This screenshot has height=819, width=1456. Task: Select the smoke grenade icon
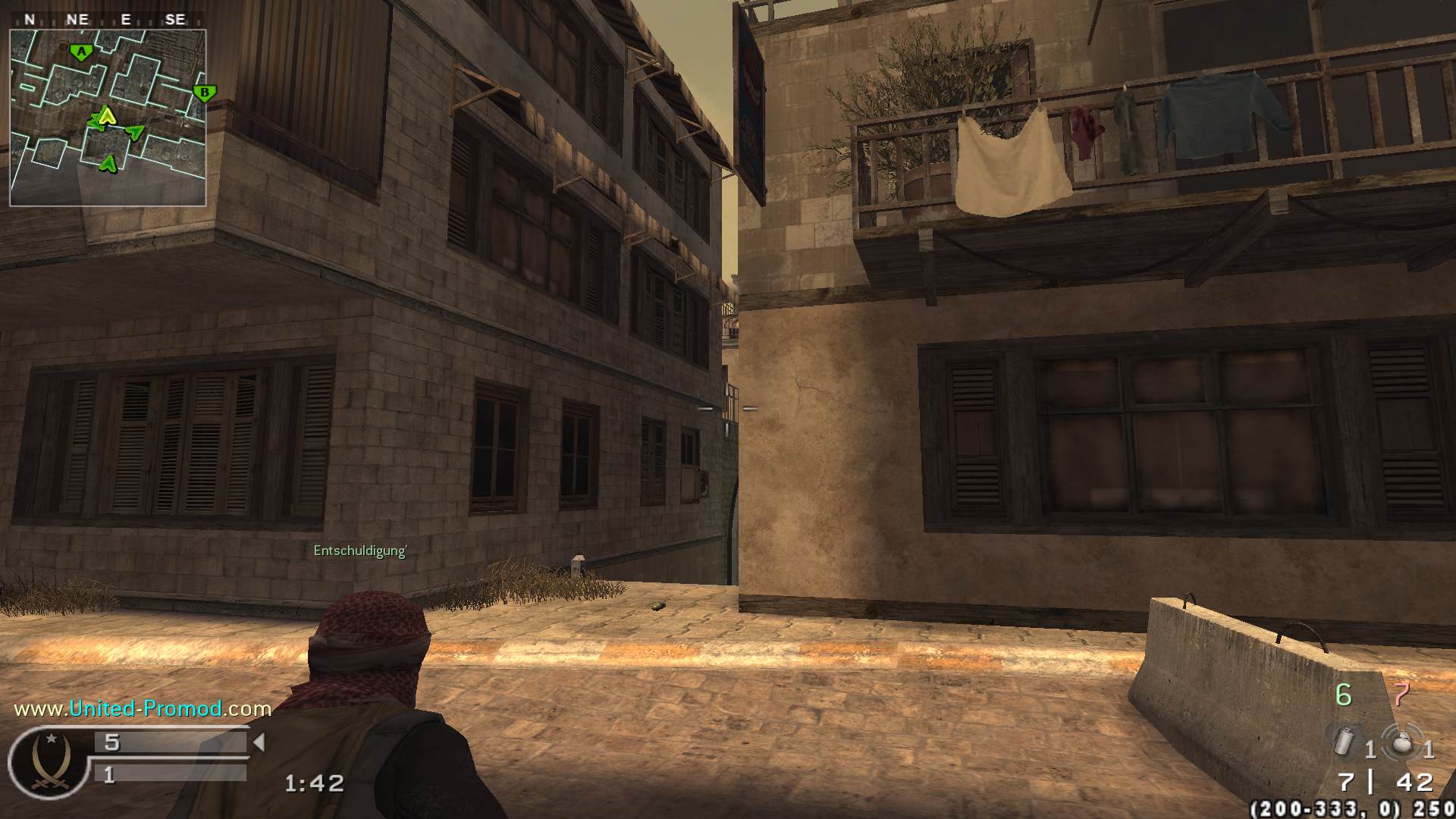tap(1345, 741)
